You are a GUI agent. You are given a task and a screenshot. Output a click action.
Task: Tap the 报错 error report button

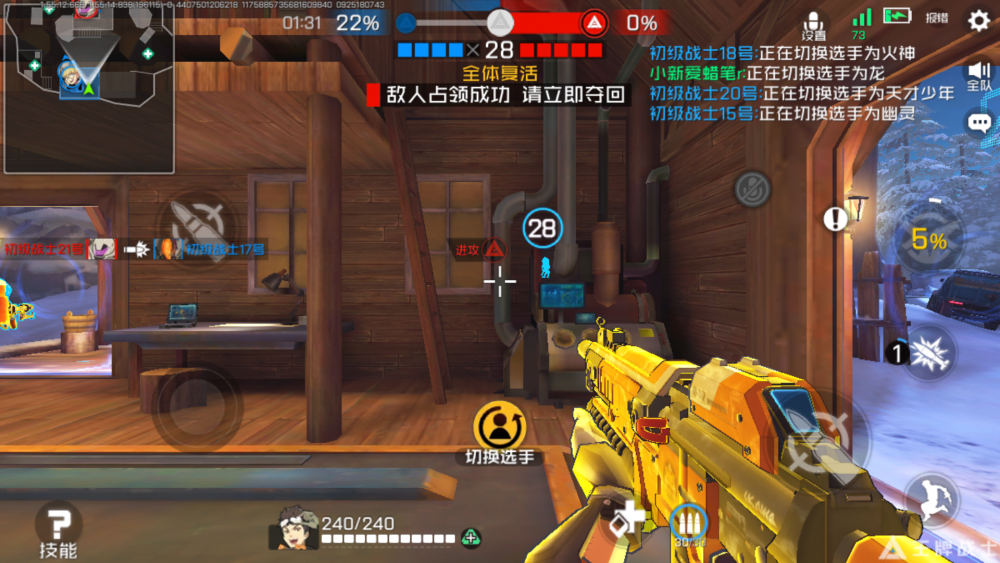point(937,18)
